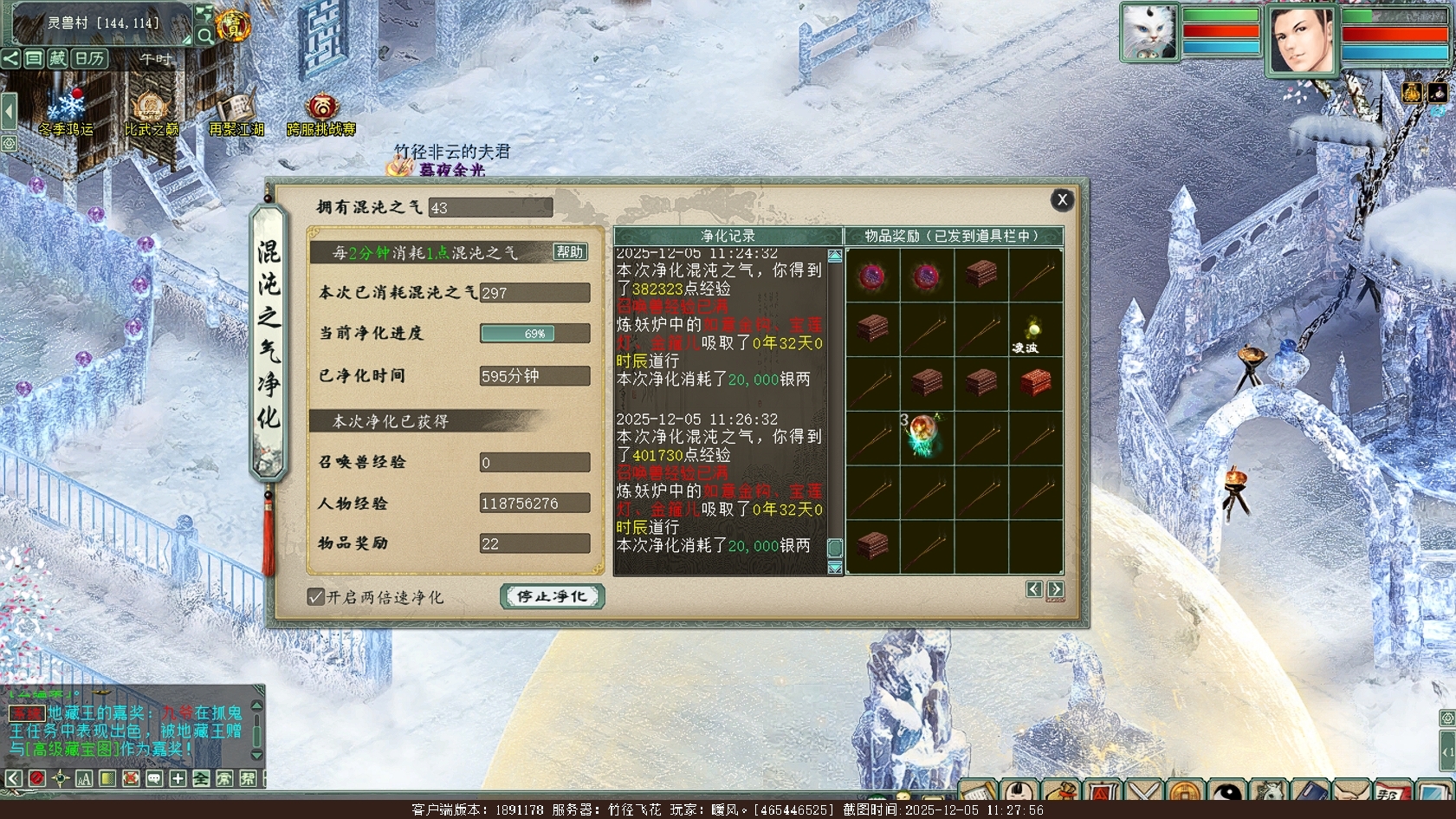
Task: Open the 日历 calendar button
Action: tap(89, 59)
